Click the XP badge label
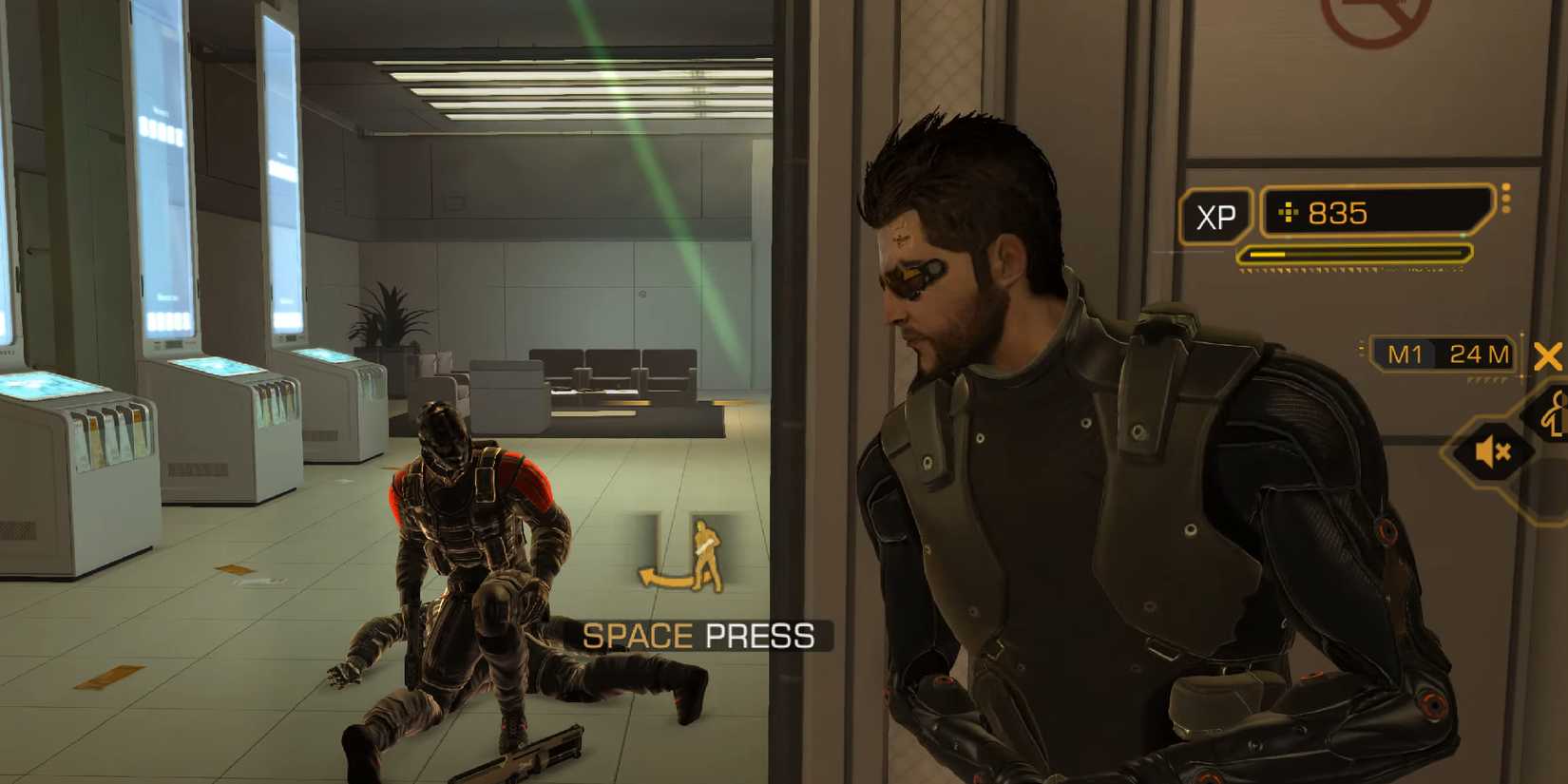 (x=1216, y=217)
